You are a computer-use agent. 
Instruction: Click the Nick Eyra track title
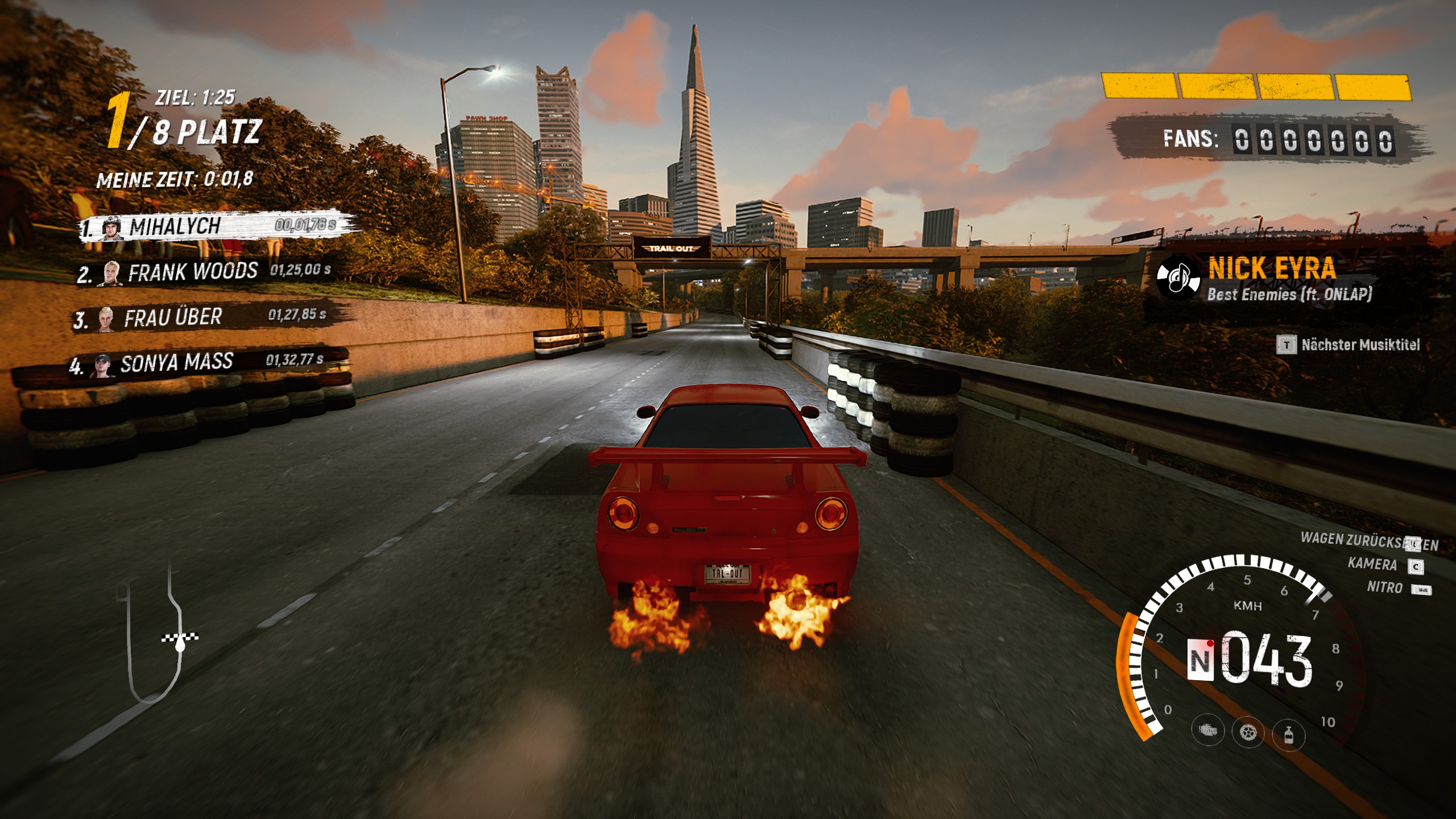[1272, 268]
